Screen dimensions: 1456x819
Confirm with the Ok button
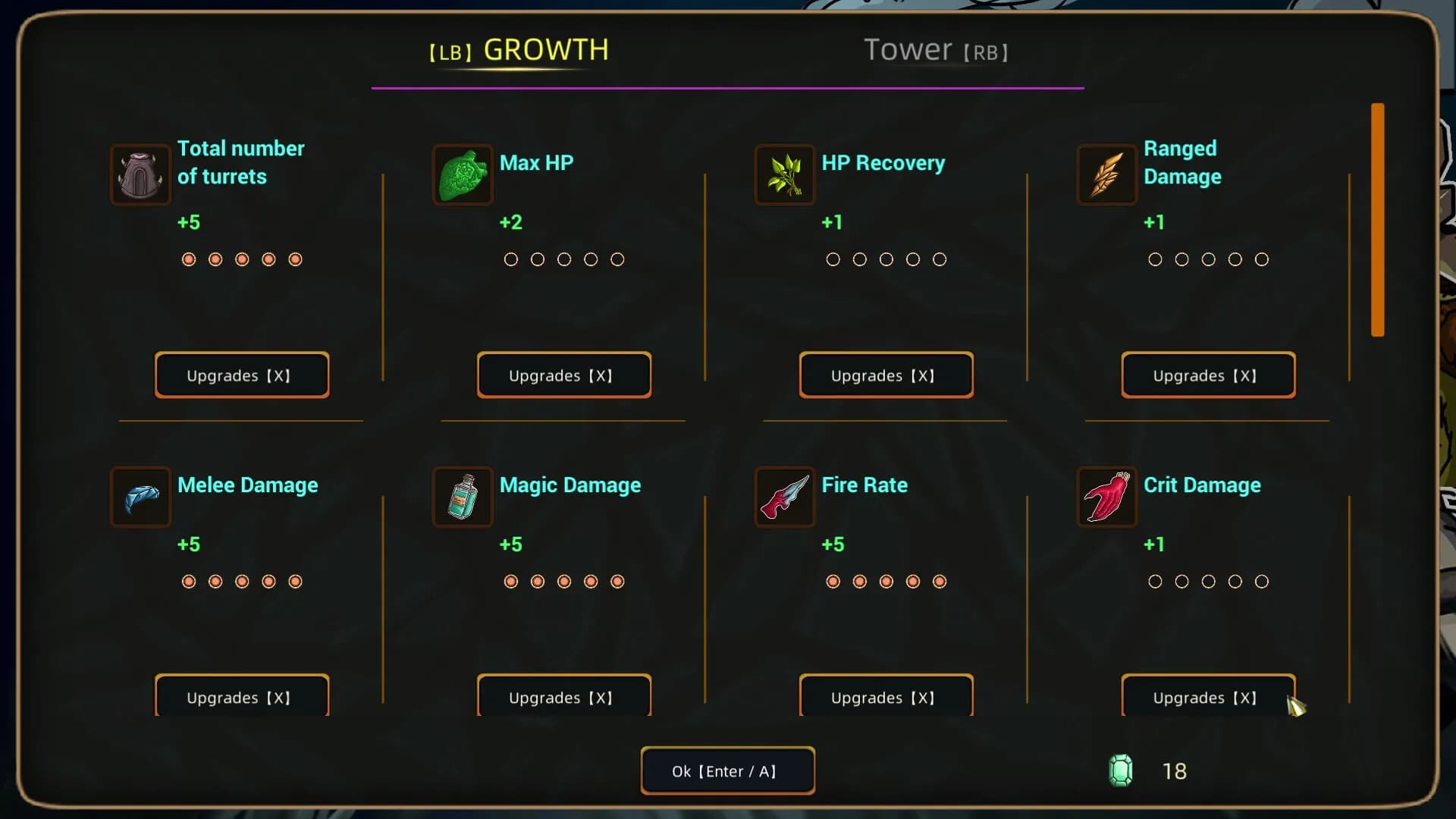click(x=727, y=771)
